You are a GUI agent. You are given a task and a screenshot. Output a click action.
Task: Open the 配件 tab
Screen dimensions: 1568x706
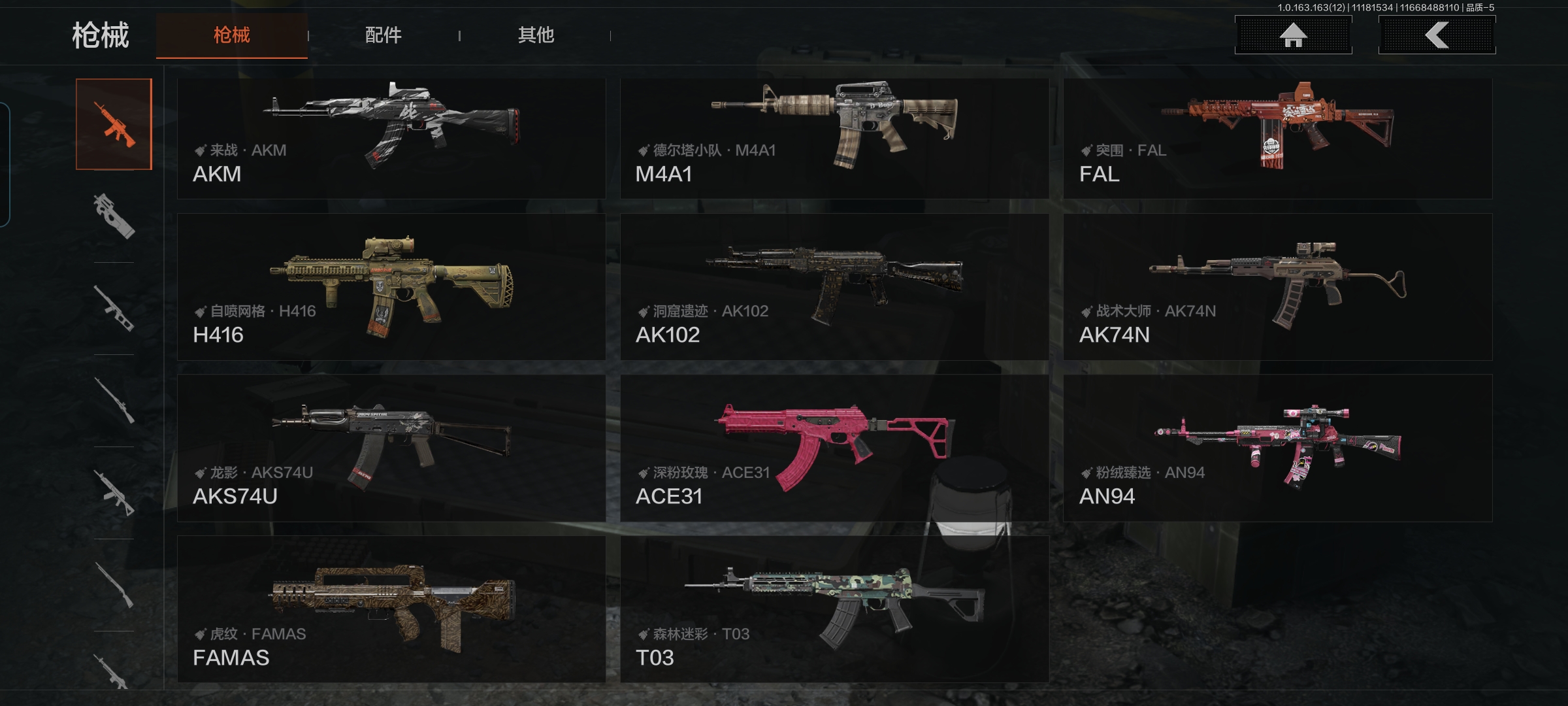coord(384,35)
